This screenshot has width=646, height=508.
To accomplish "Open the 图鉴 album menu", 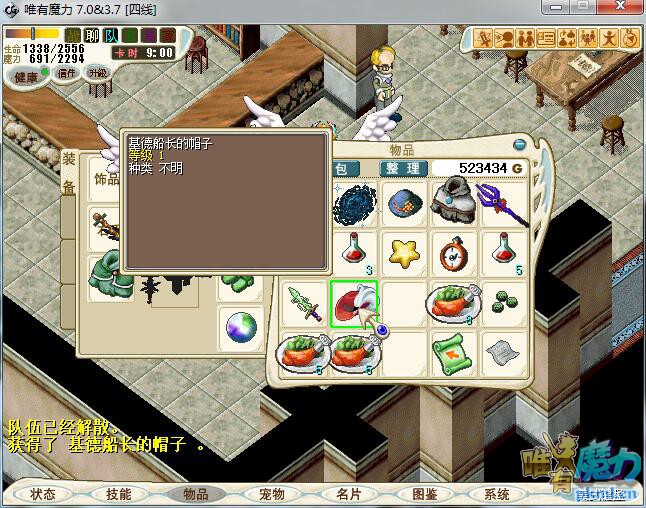I will click(x=424, y=494).
